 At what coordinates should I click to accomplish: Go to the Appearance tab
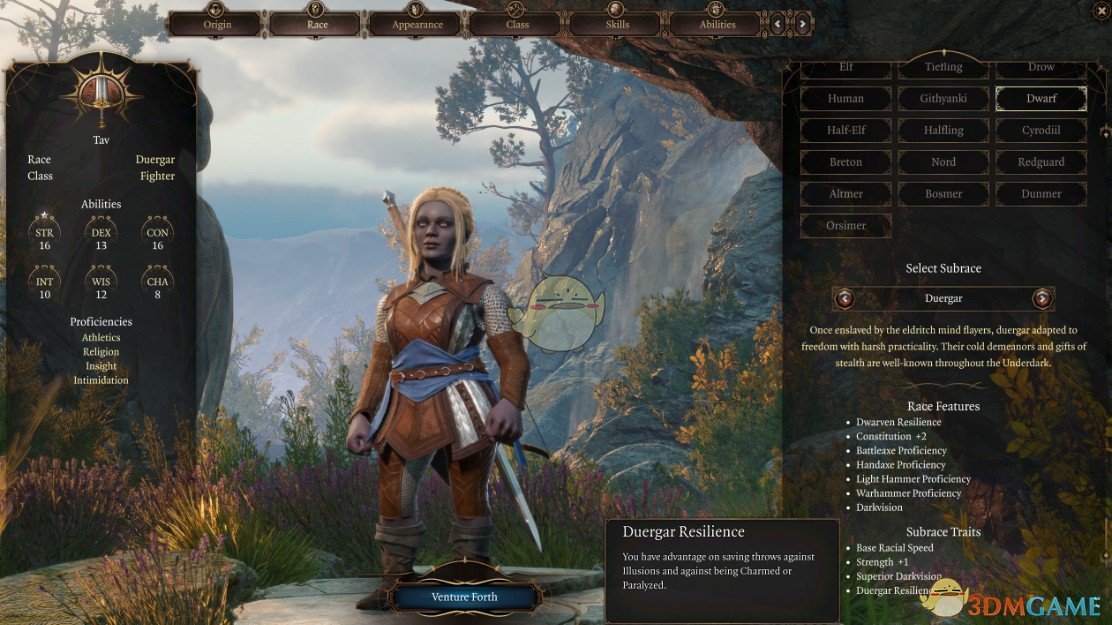point(417,24)
